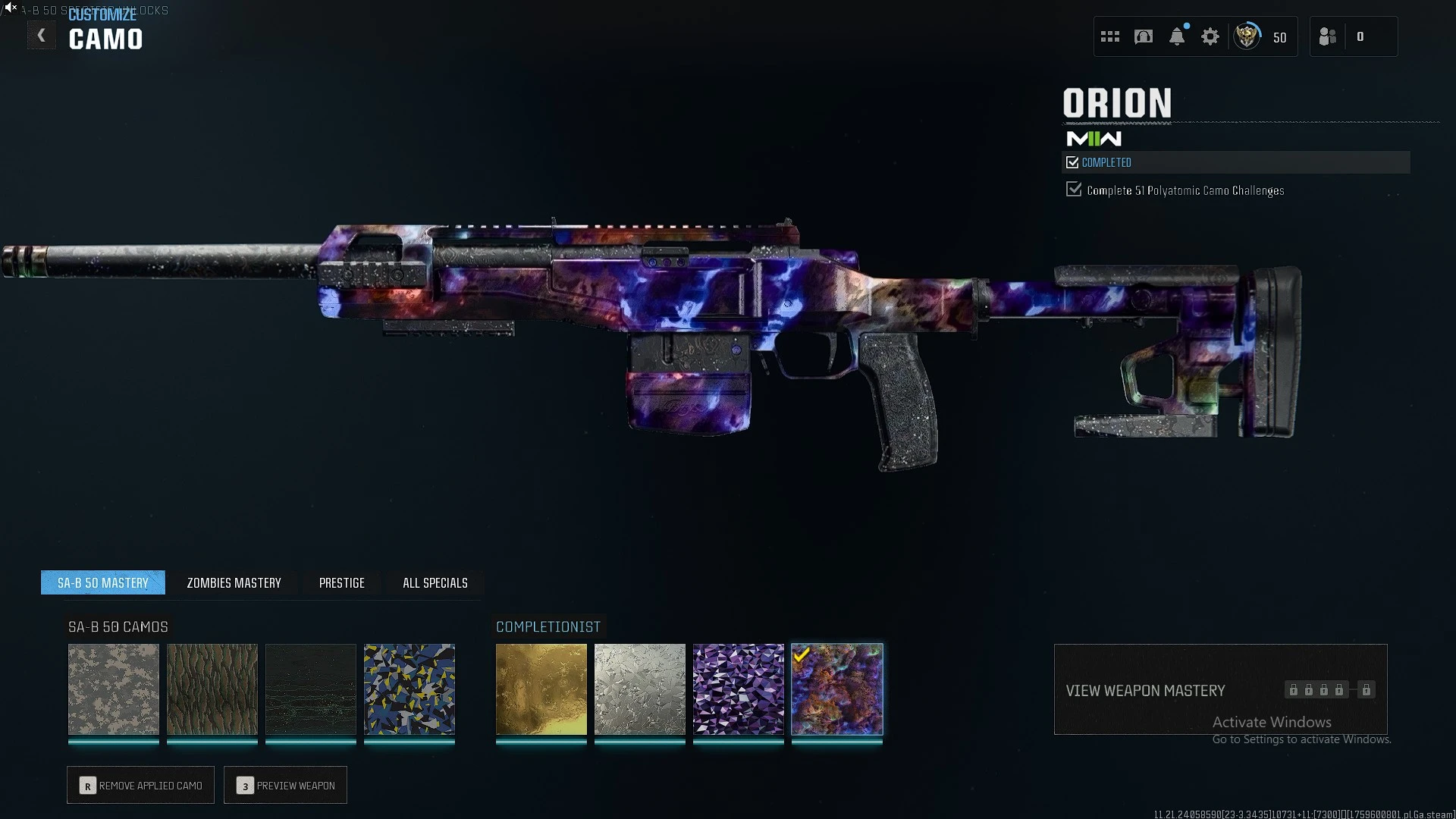The image size is (1456, 819).
Task: Choose the silver Platinum camo
Action: coord(640,689)
